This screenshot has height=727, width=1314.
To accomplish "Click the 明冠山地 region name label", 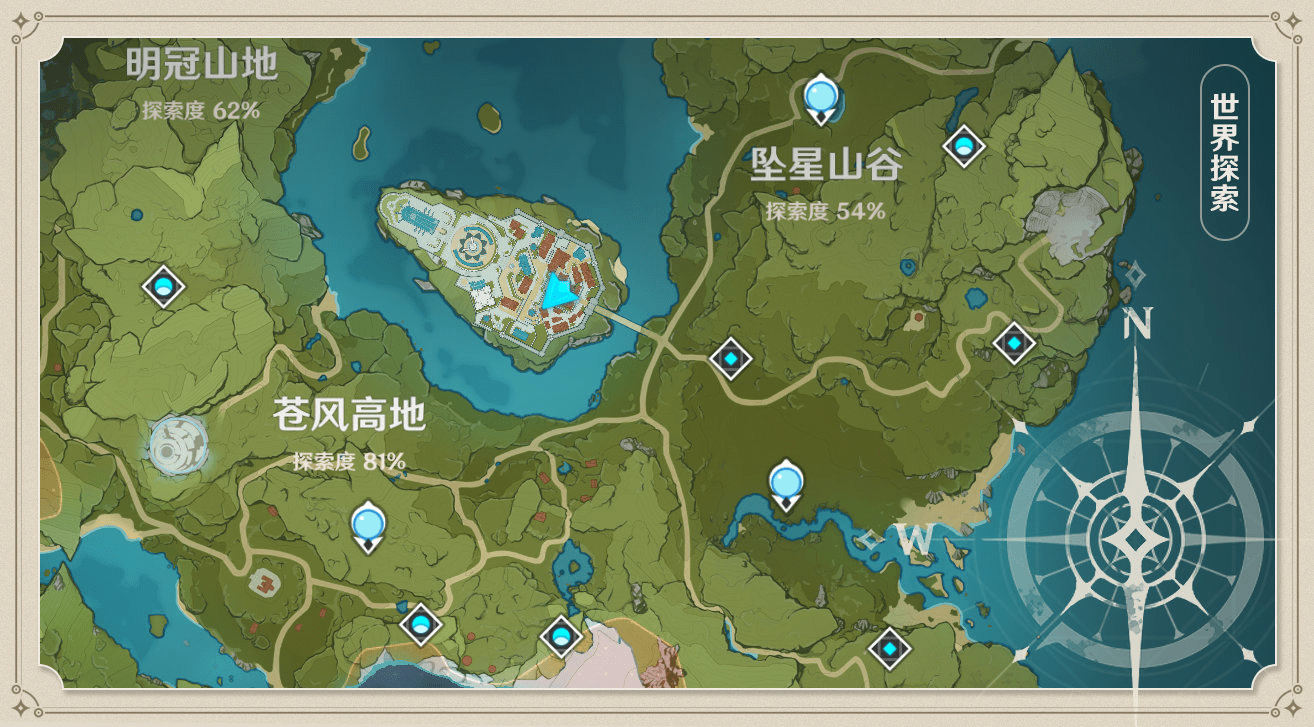I will point(205,62).
